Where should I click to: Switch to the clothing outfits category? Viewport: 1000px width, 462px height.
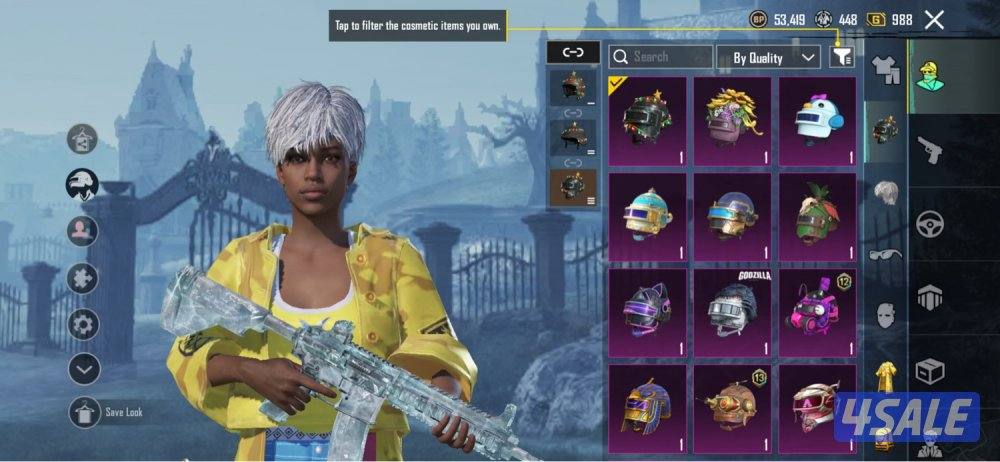click(886, 70)
